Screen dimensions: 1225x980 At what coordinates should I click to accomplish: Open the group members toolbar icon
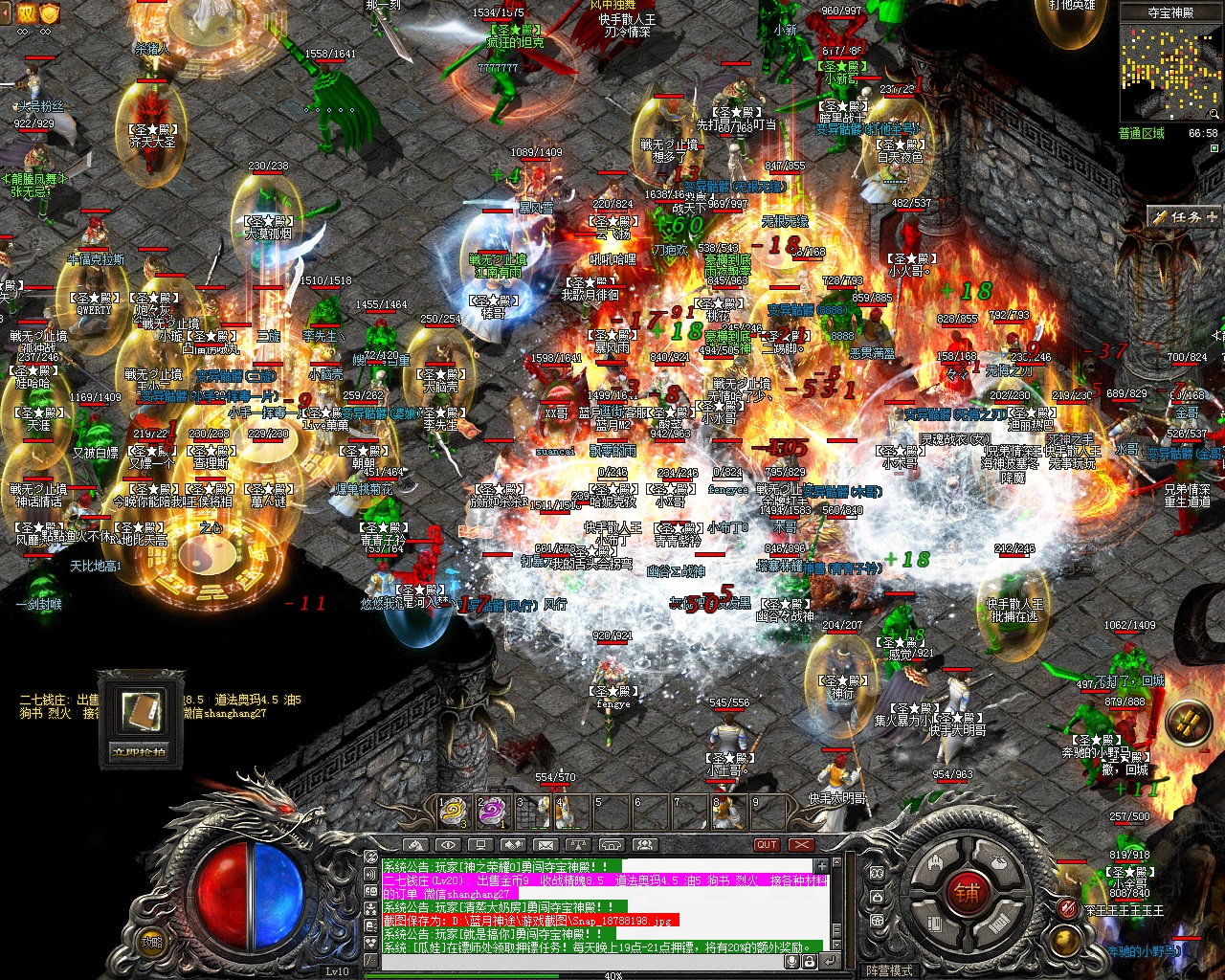[644, 845]
